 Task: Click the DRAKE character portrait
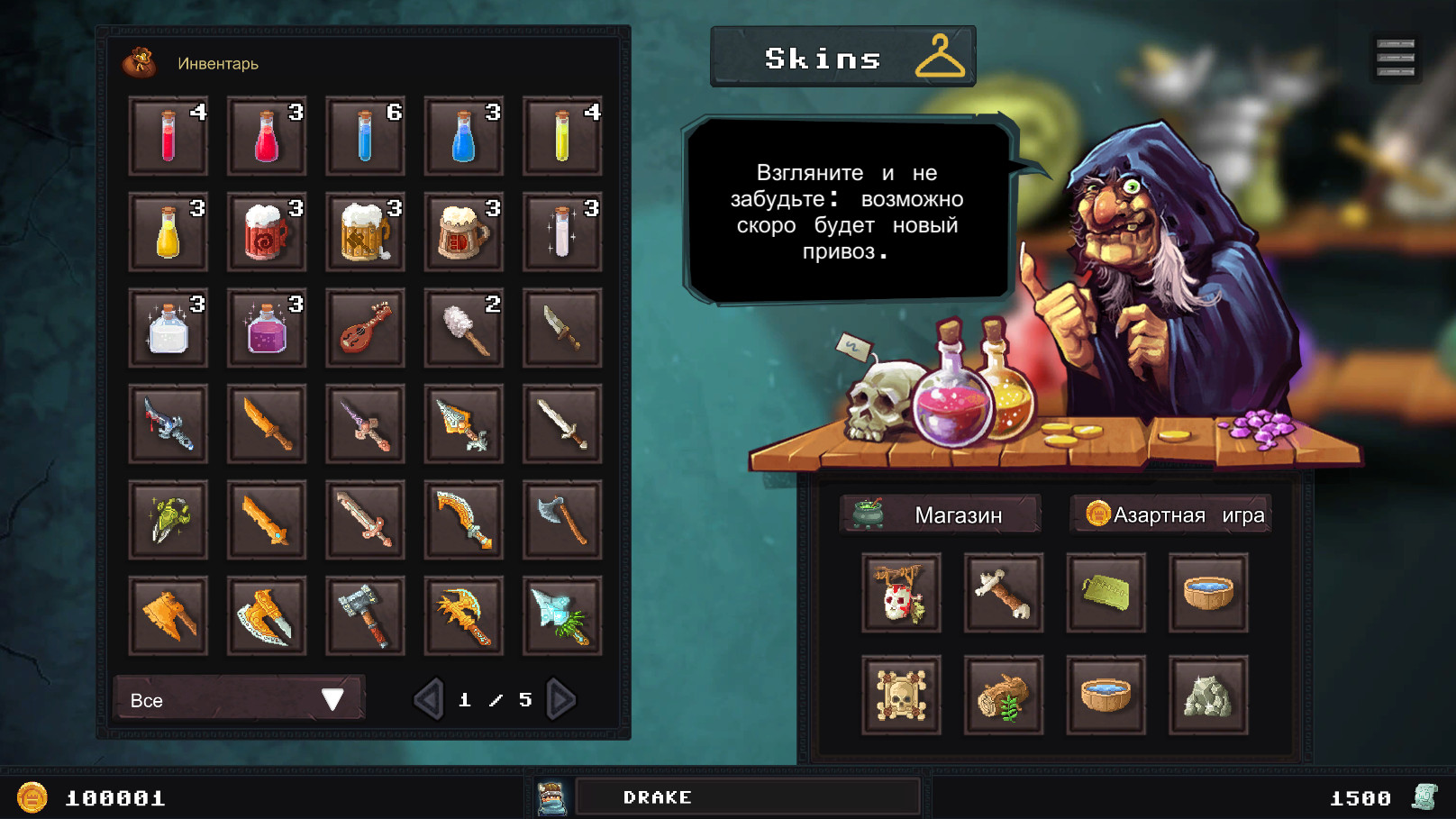click(x=551, y=797)
